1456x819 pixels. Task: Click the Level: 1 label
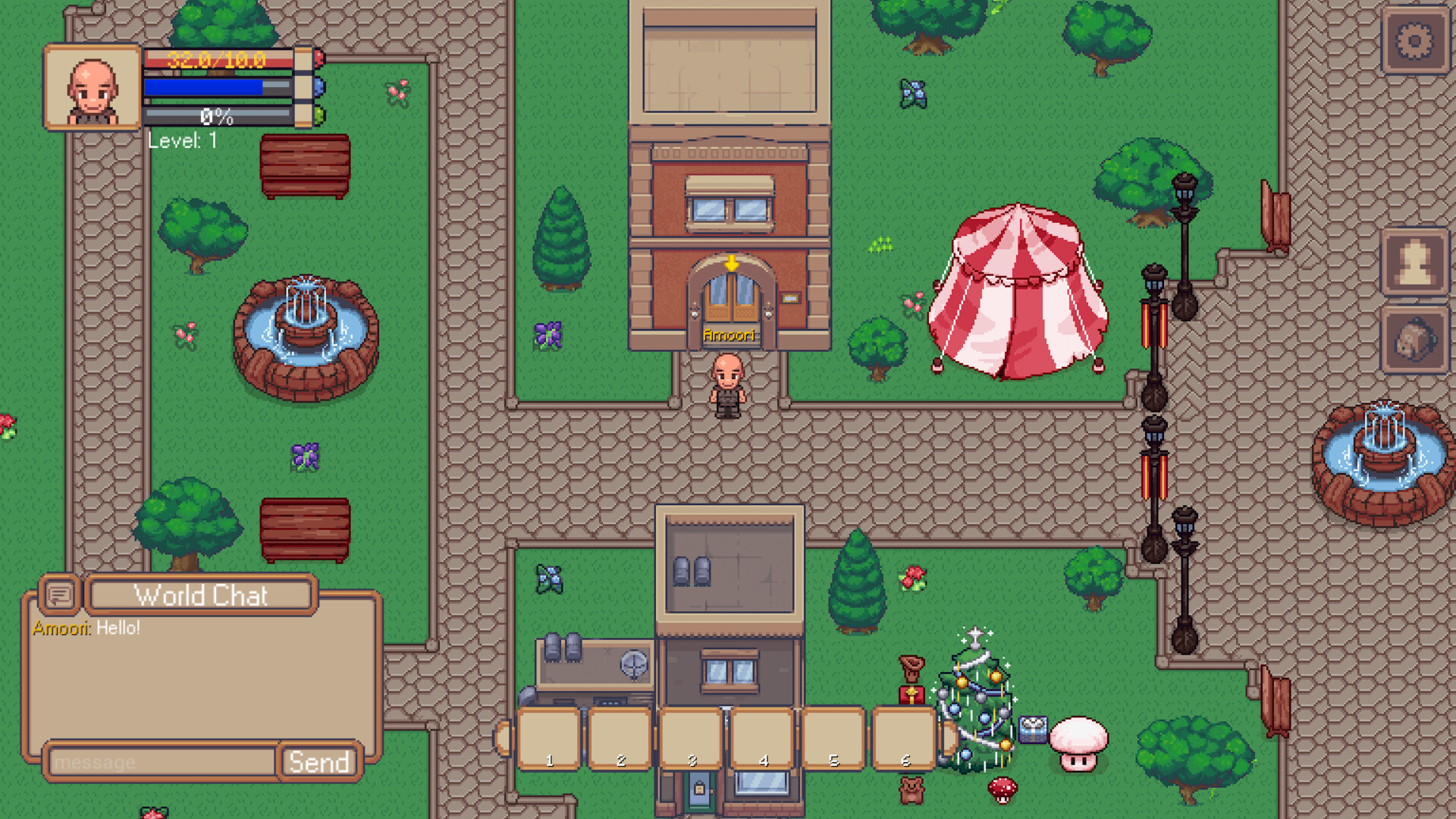(182, 141)
